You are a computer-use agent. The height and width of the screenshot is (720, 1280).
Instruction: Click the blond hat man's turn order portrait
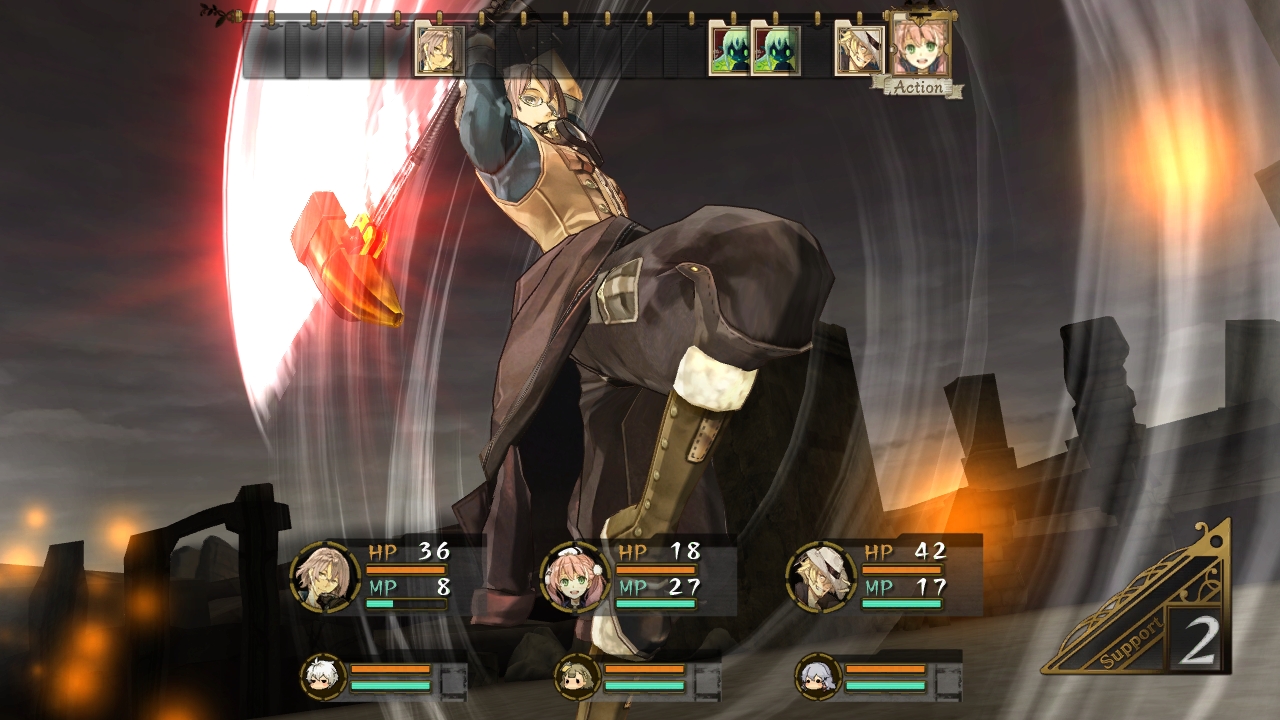[x=859, y=51]
